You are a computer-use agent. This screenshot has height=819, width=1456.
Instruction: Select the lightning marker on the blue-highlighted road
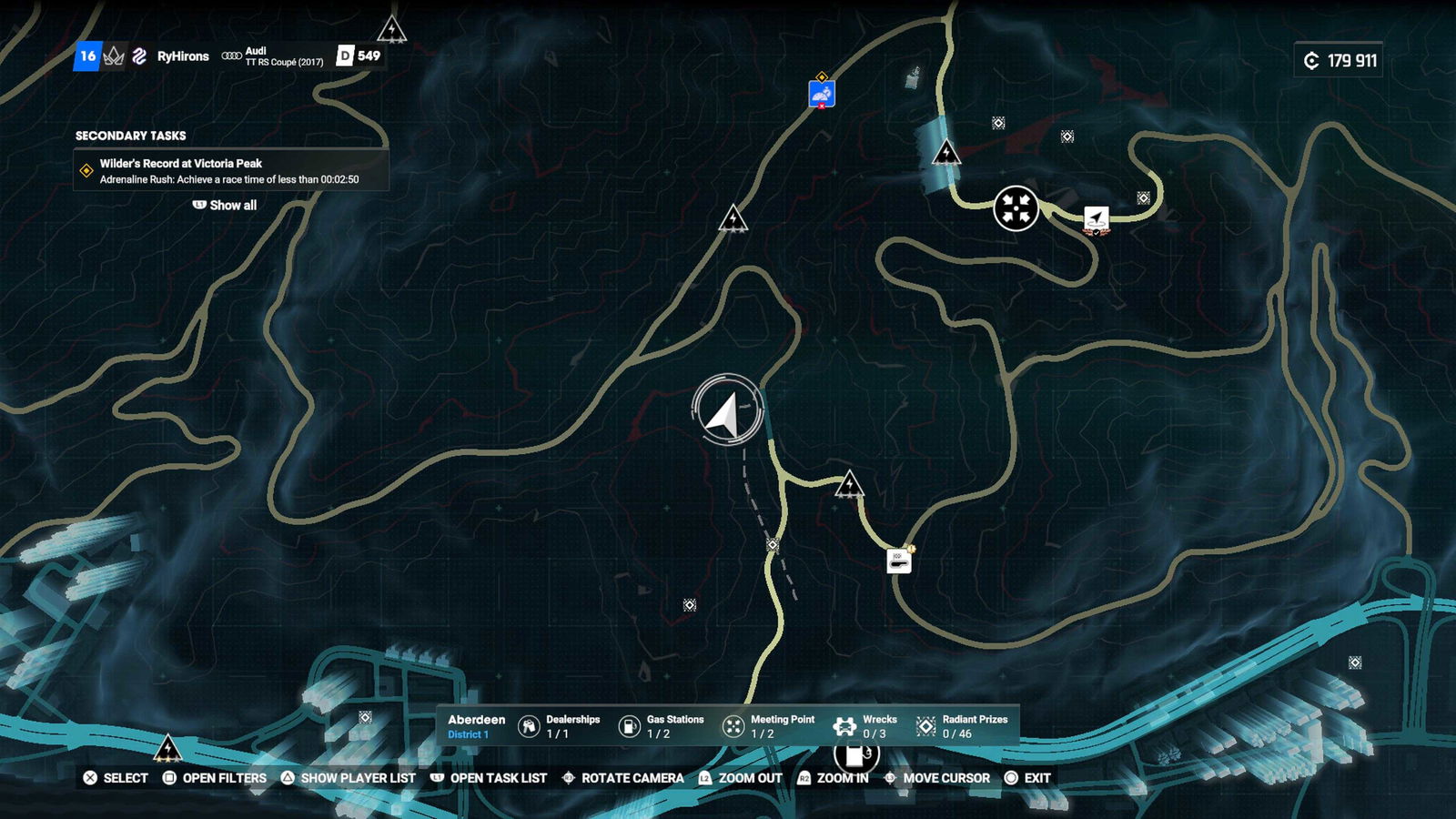pyautogui.click(x=946, y=151)
